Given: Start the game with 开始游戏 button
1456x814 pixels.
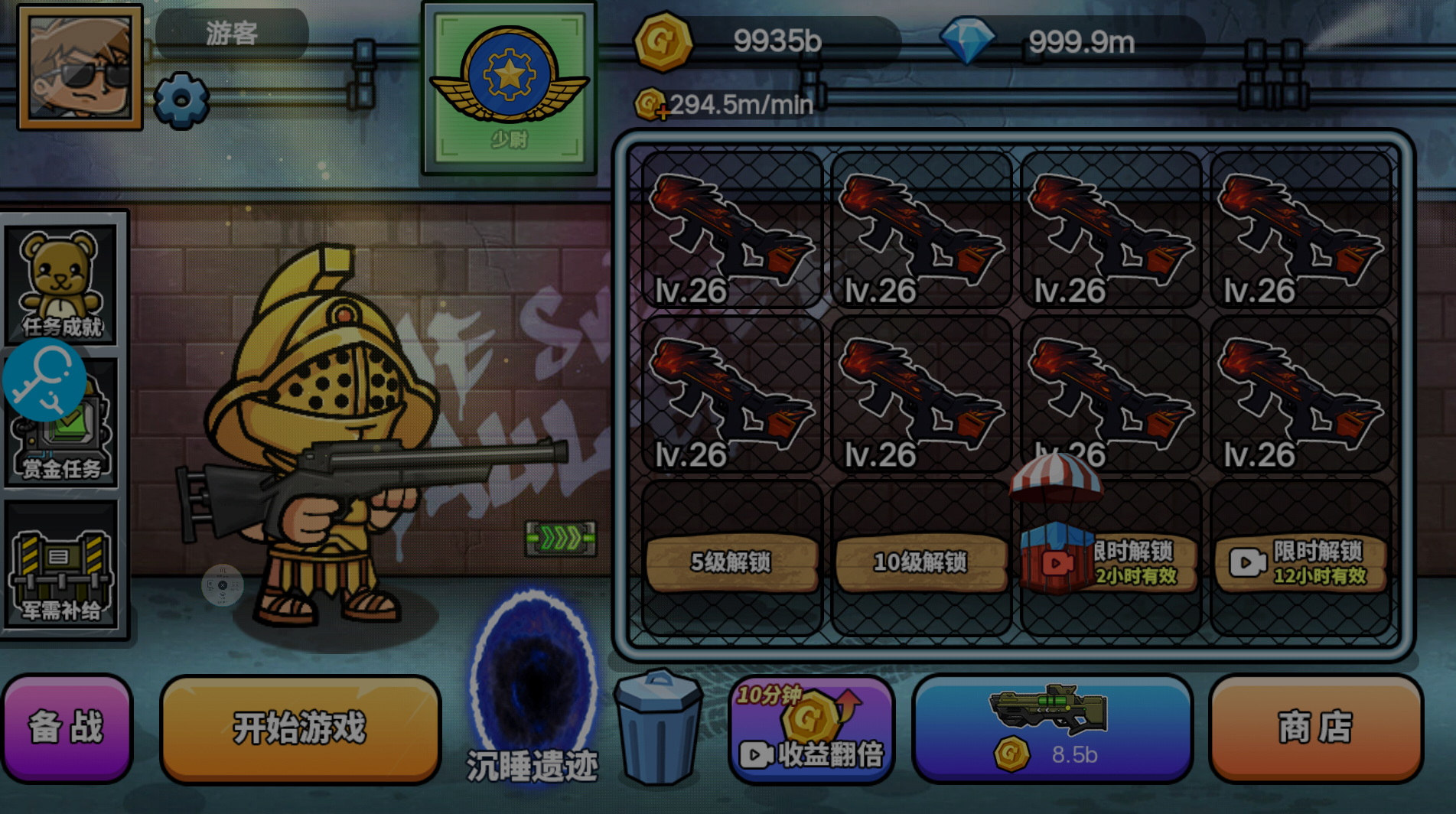Looking at the screenshot, I should pyautogui.click(x=300, y=728).
